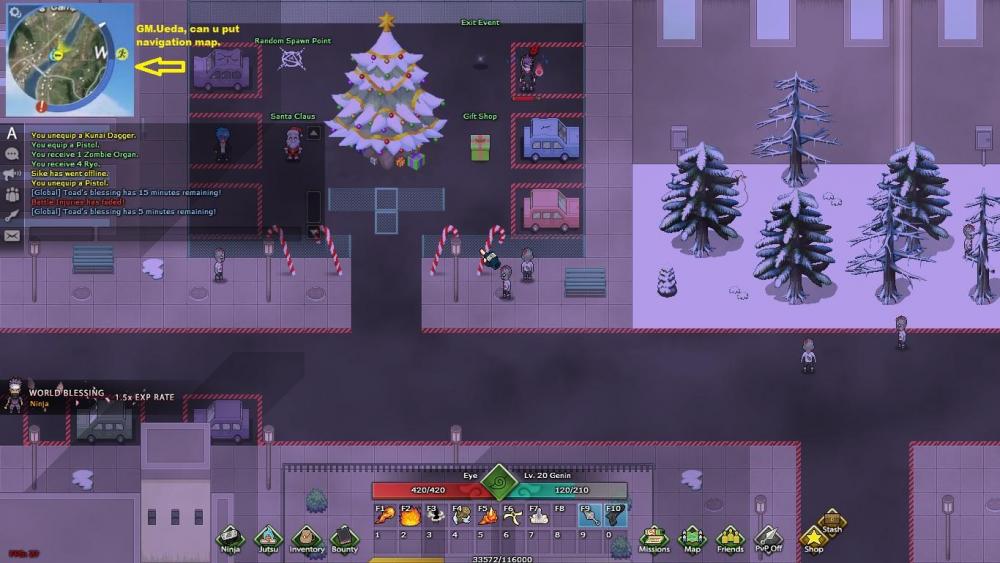Select the F9 kunai dagger slot

(x=589, y=516)
